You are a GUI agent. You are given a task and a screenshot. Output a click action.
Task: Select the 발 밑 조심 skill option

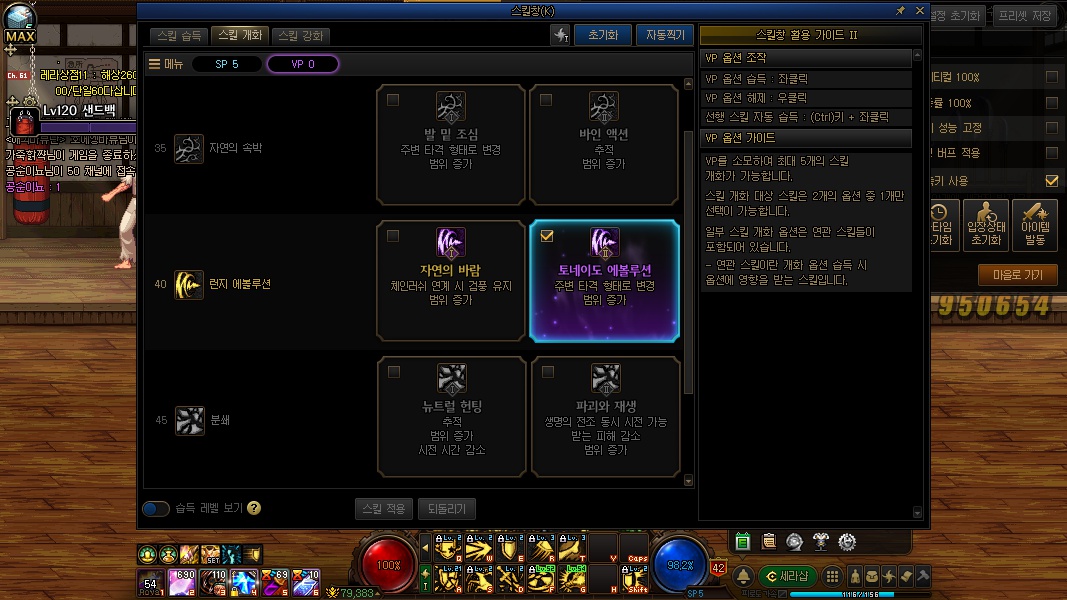click(451, 143)
